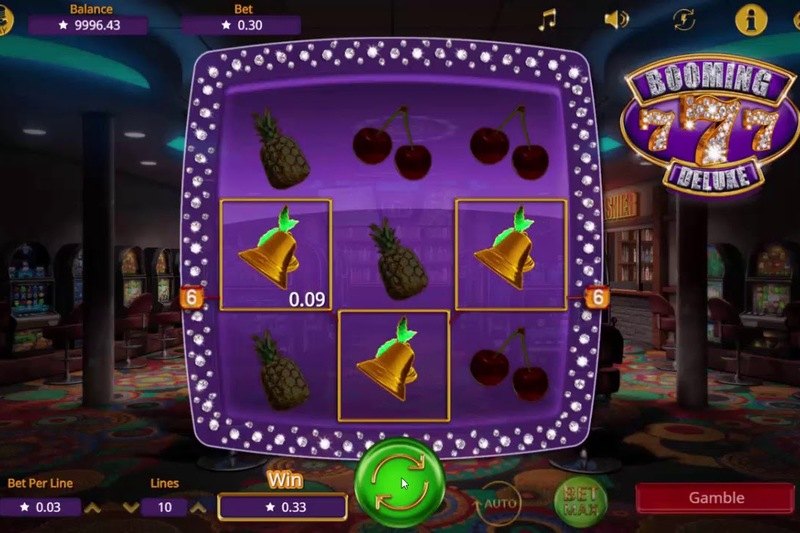Toggle the lightning quick-spin icon
The width and height of the screenshot is (800, 533).
[x=684, y=20]
